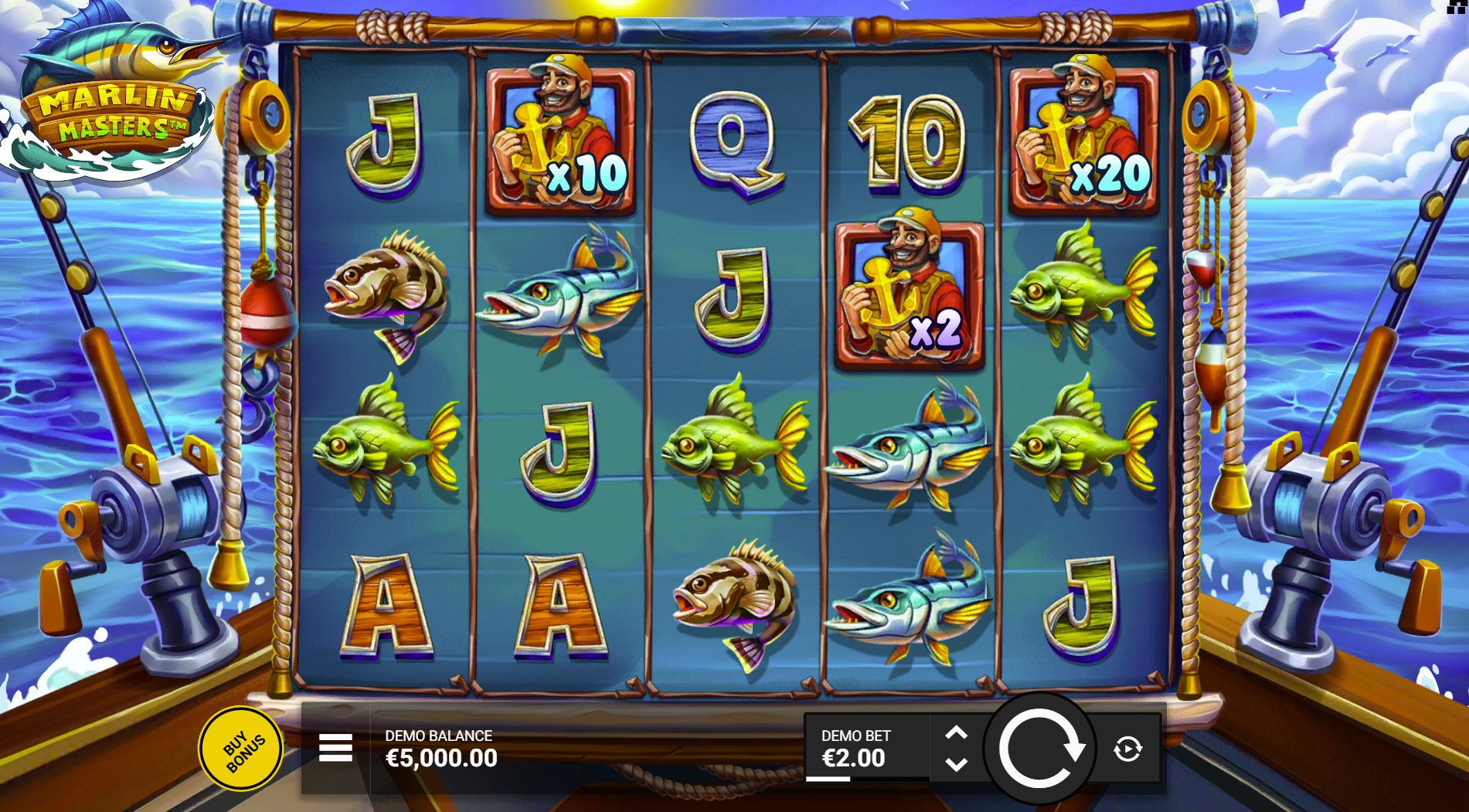Open the autoplay settings

point(1127,749)
